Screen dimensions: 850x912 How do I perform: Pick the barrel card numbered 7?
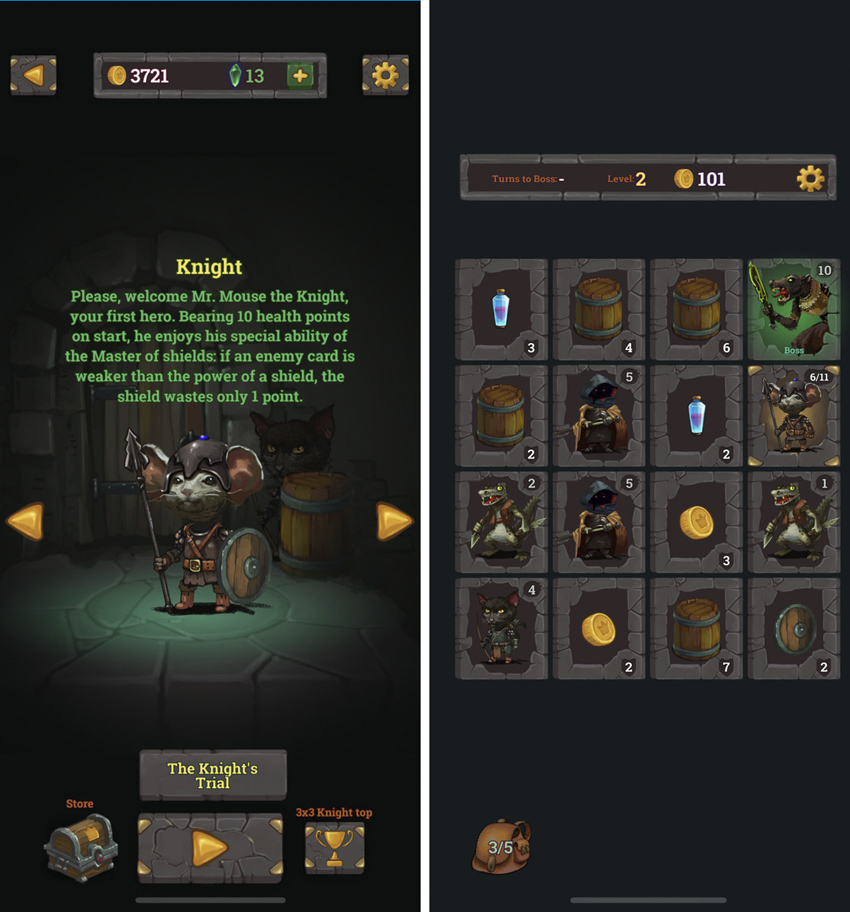pos(697,629)
